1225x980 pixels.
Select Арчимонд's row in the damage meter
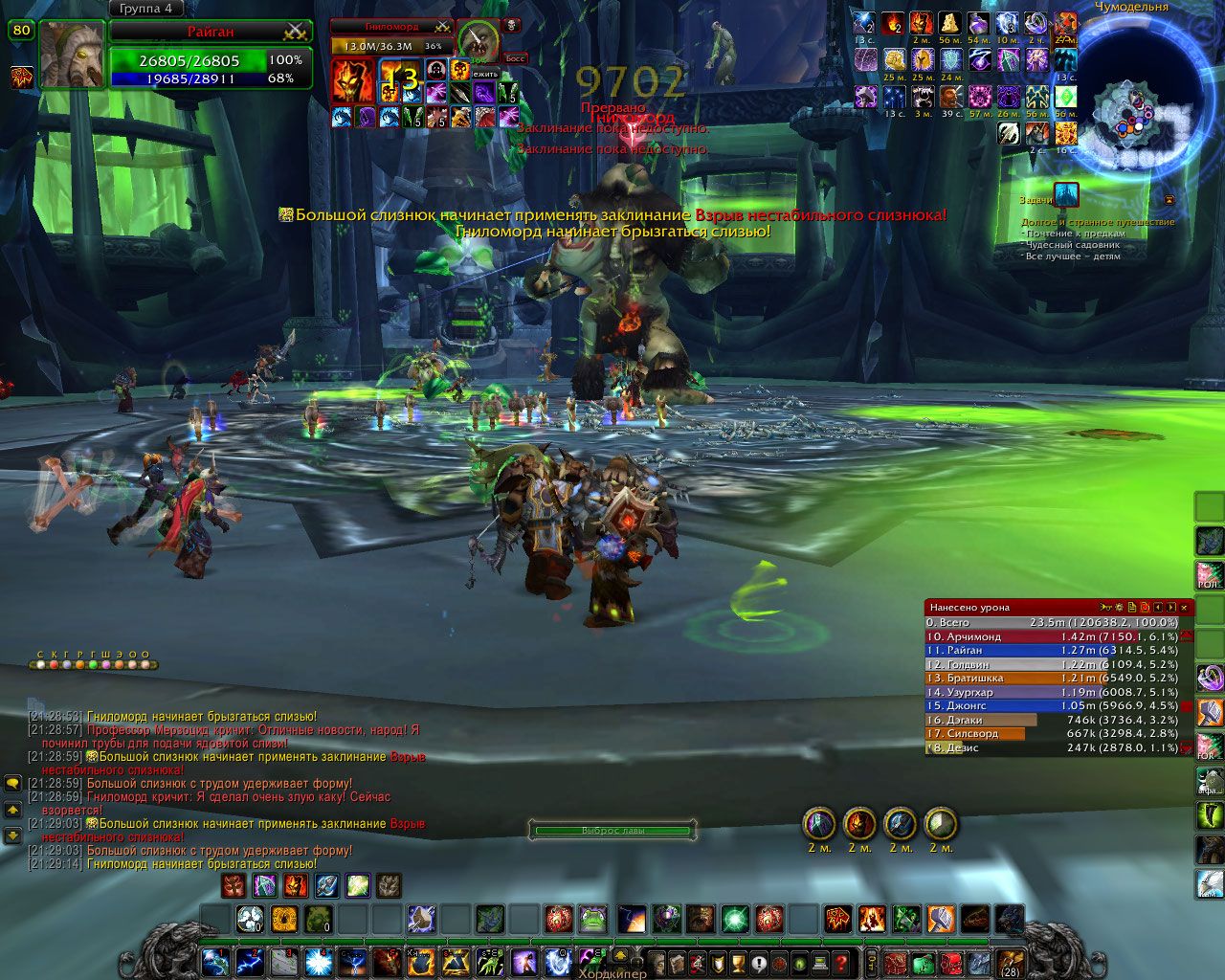coord(1051,636)
